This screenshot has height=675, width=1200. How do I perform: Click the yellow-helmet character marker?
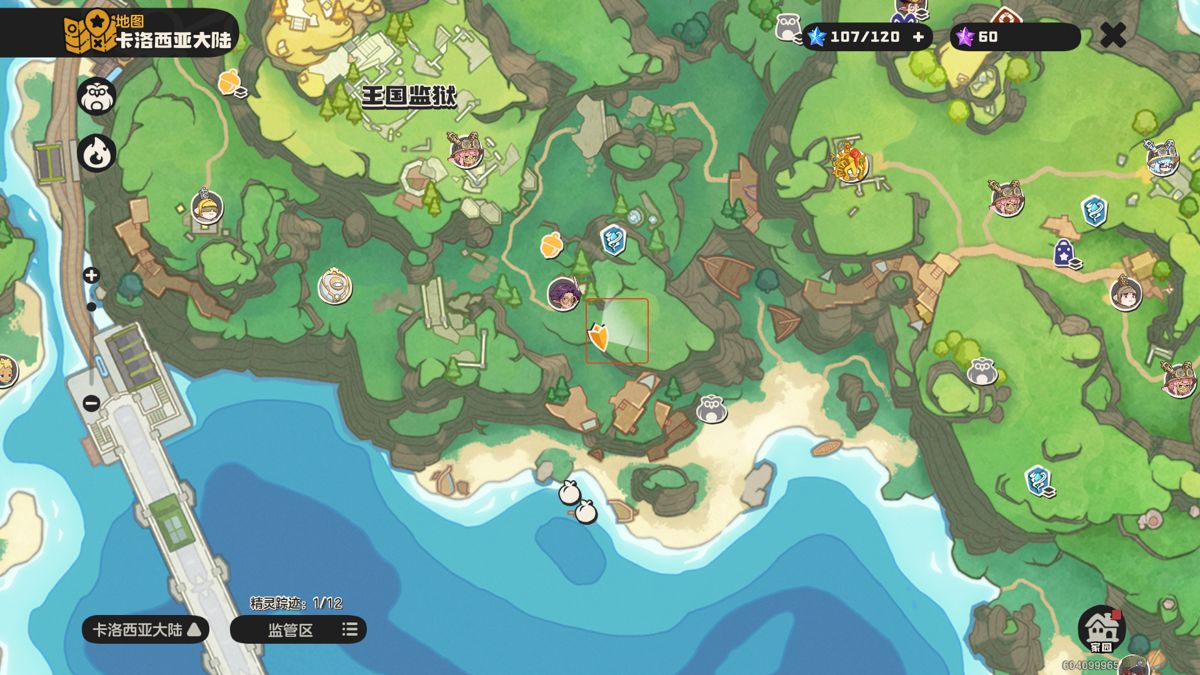[206, 207]
